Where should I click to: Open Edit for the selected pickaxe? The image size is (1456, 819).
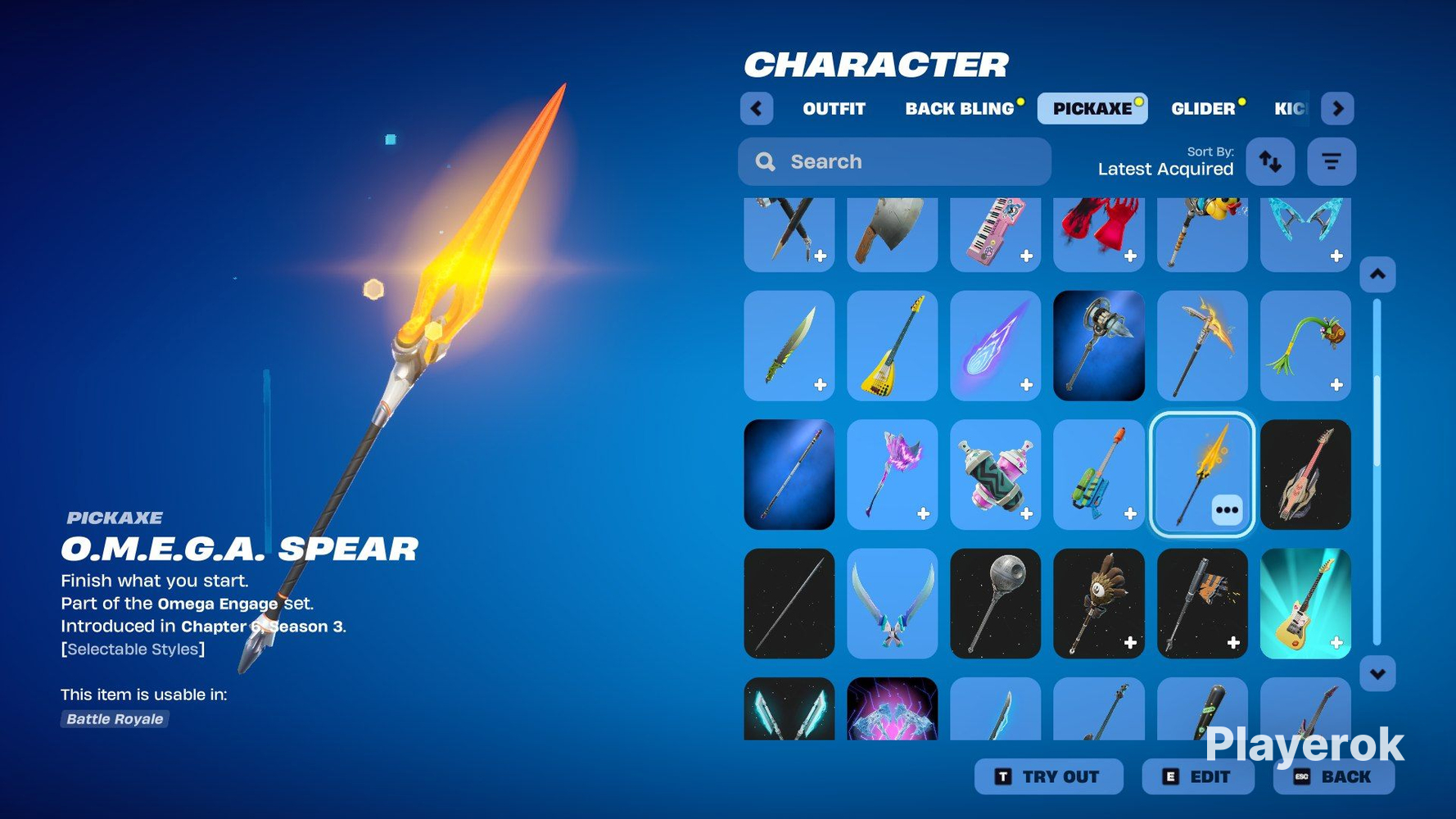pyautogui.click(x=1197, y=776)
